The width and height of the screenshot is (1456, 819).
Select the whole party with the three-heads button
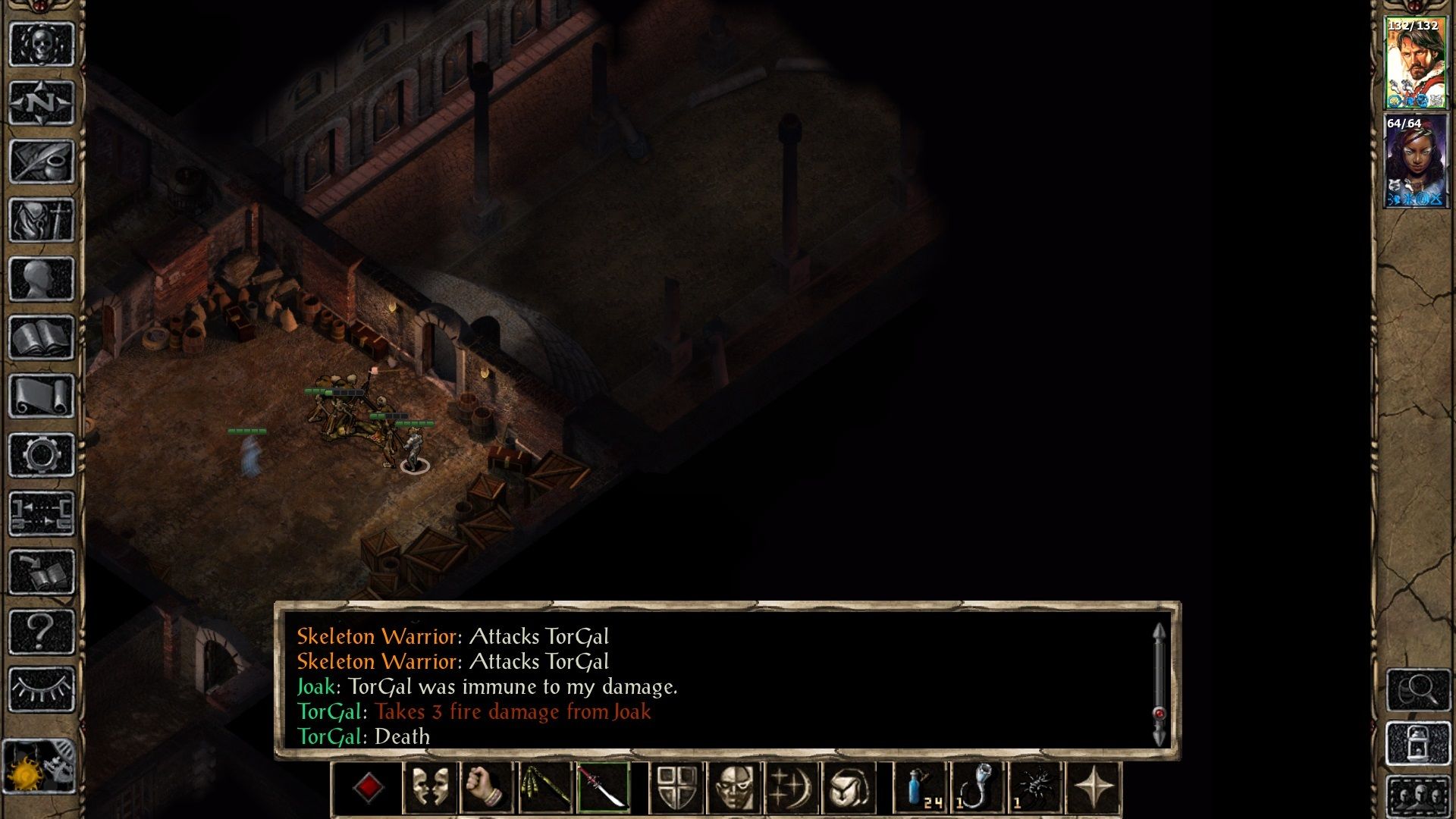[1418, 796]
